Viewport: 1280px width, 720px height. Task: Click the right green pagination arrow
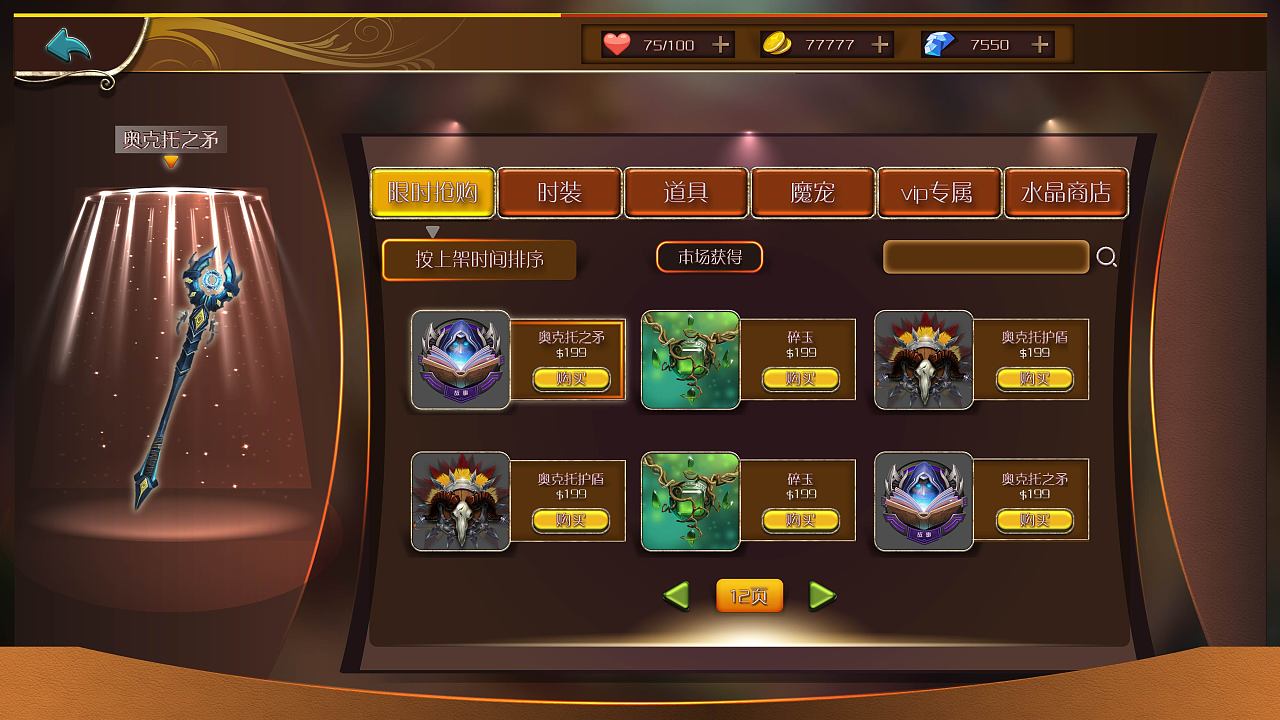(823, 595)
